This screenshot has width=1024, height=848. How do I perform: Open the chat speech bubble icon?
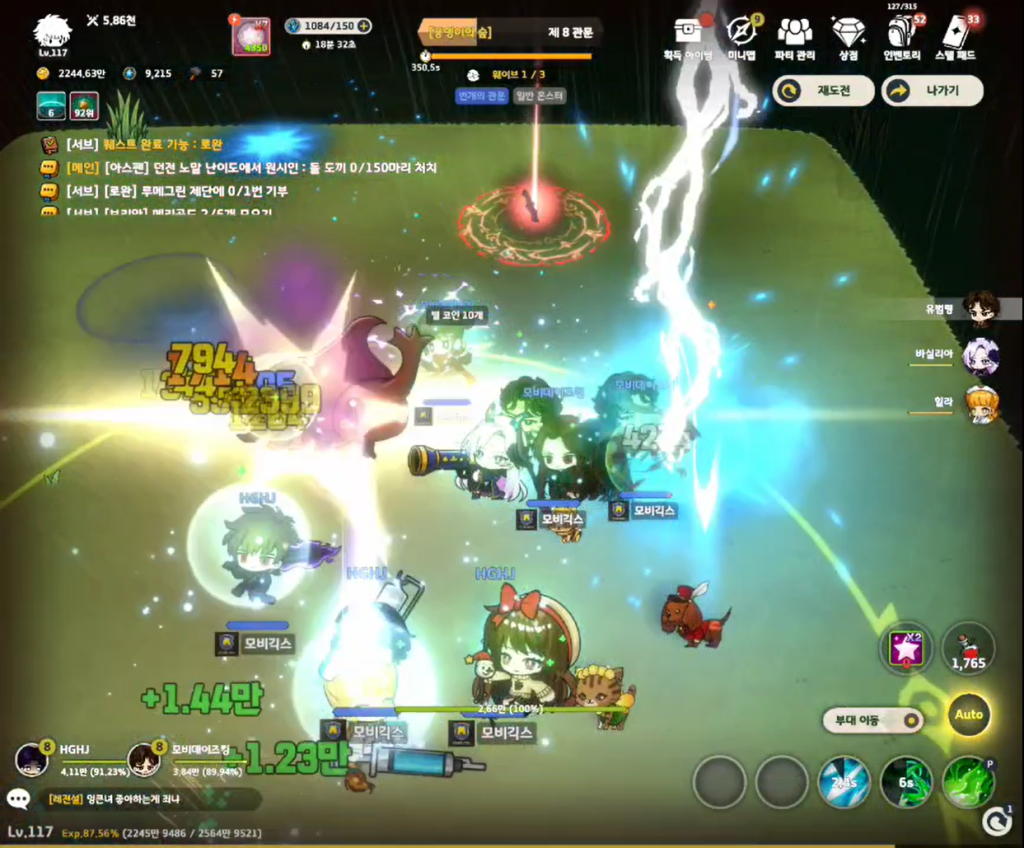point(18,798)
